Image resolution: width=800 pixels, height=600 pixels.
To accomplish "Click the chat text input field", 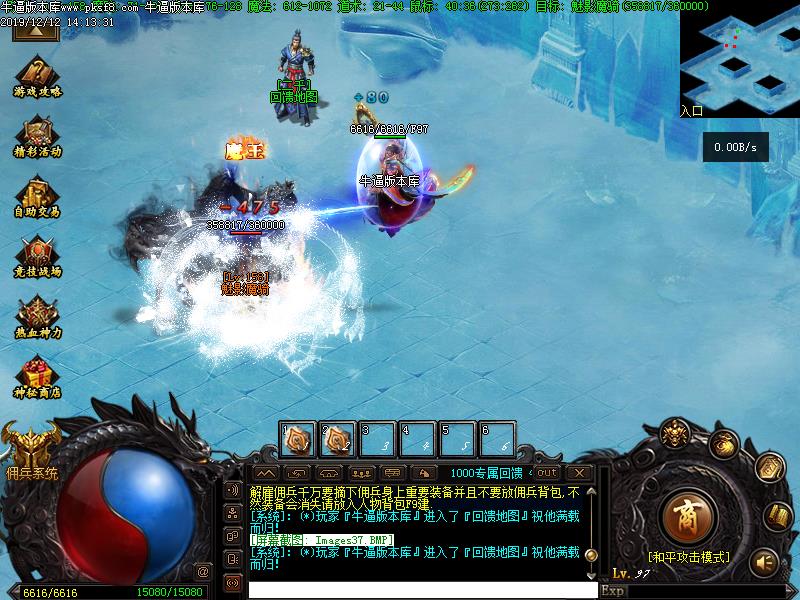I will point(420,590).
